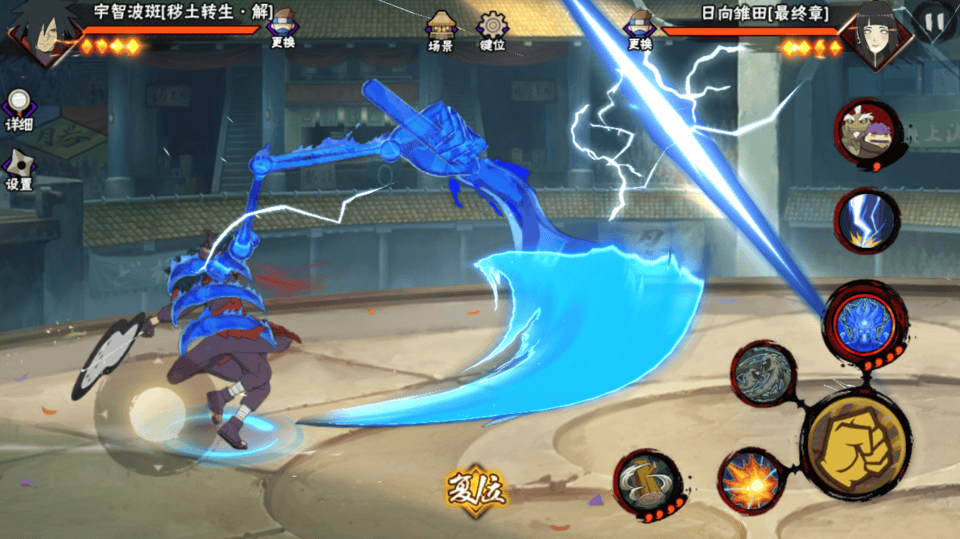
Task: Open the 详细 details panel
Action: pos(19,110)
